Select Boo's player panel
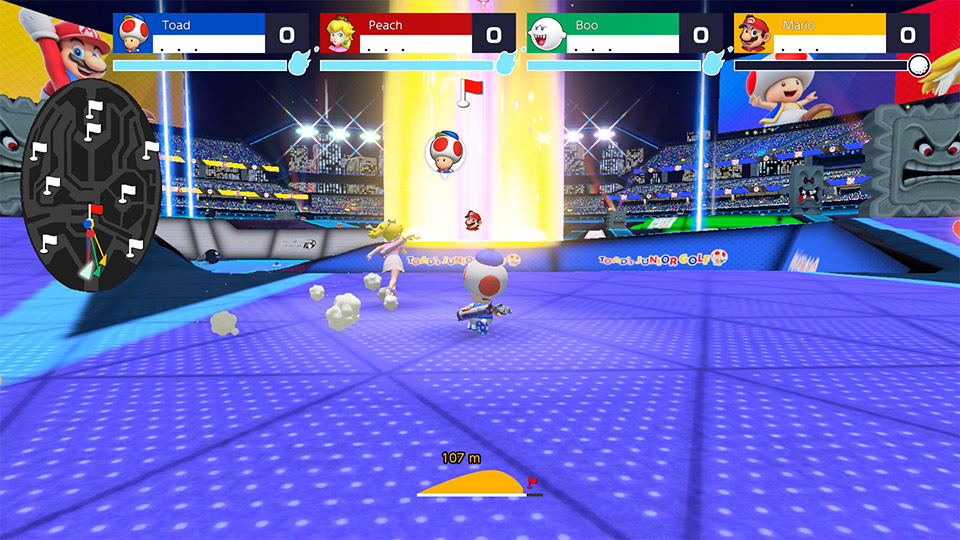Viewport: 960px width, 540px height. [x=623, y=34]
